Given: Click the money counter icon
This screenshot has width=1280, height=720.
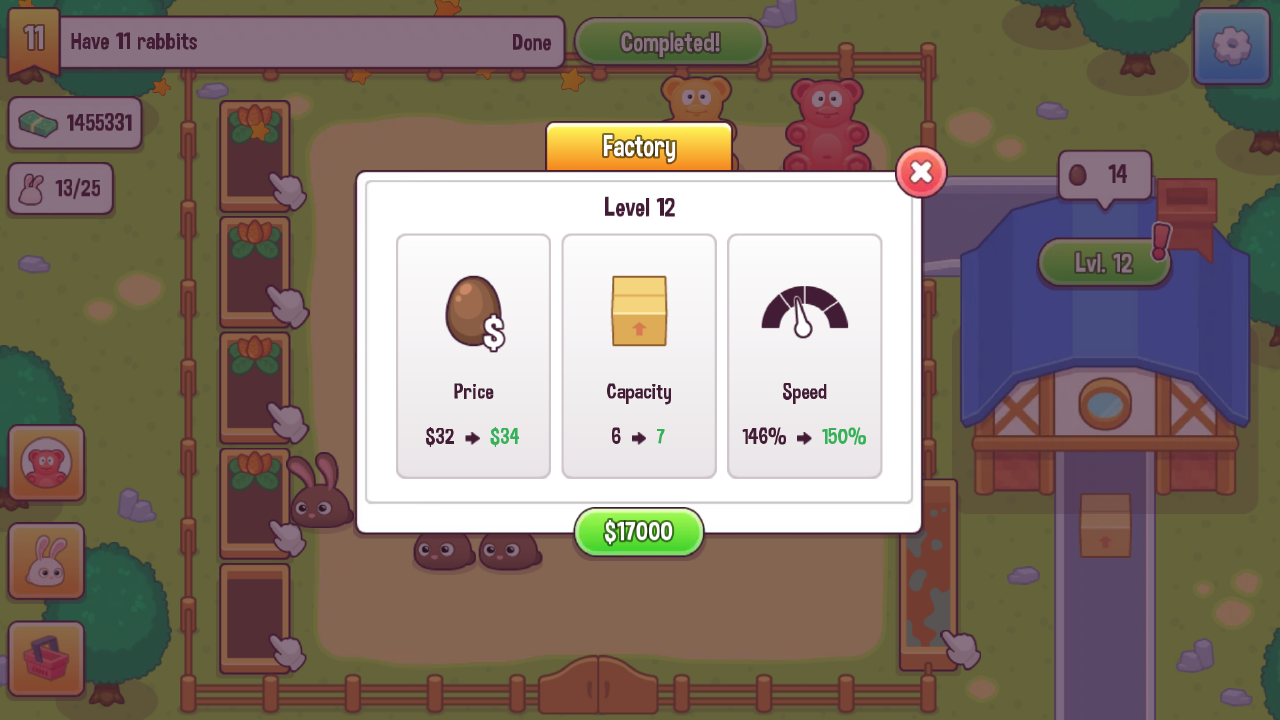Looking at the screenshot, I should [40, 120].
